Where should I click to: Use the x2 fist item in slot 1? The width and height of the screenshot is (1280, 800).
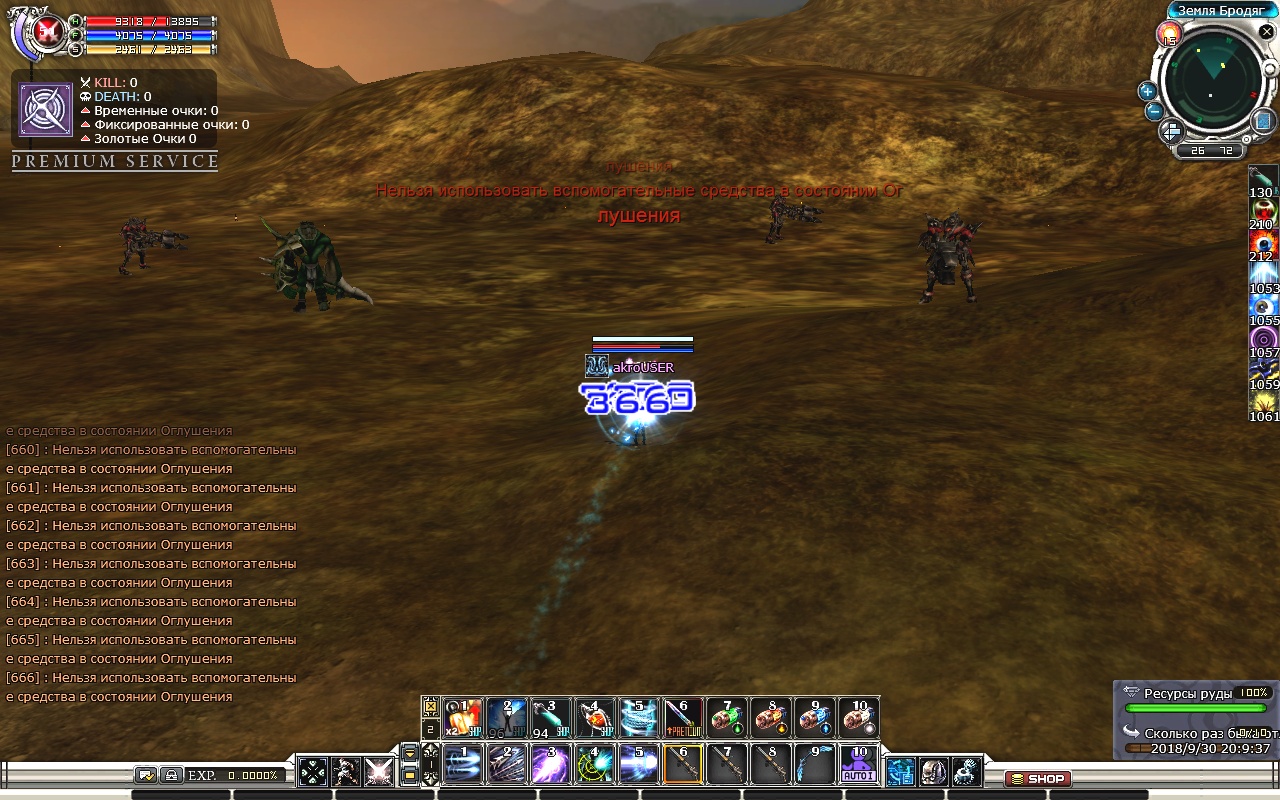(463, 717)
